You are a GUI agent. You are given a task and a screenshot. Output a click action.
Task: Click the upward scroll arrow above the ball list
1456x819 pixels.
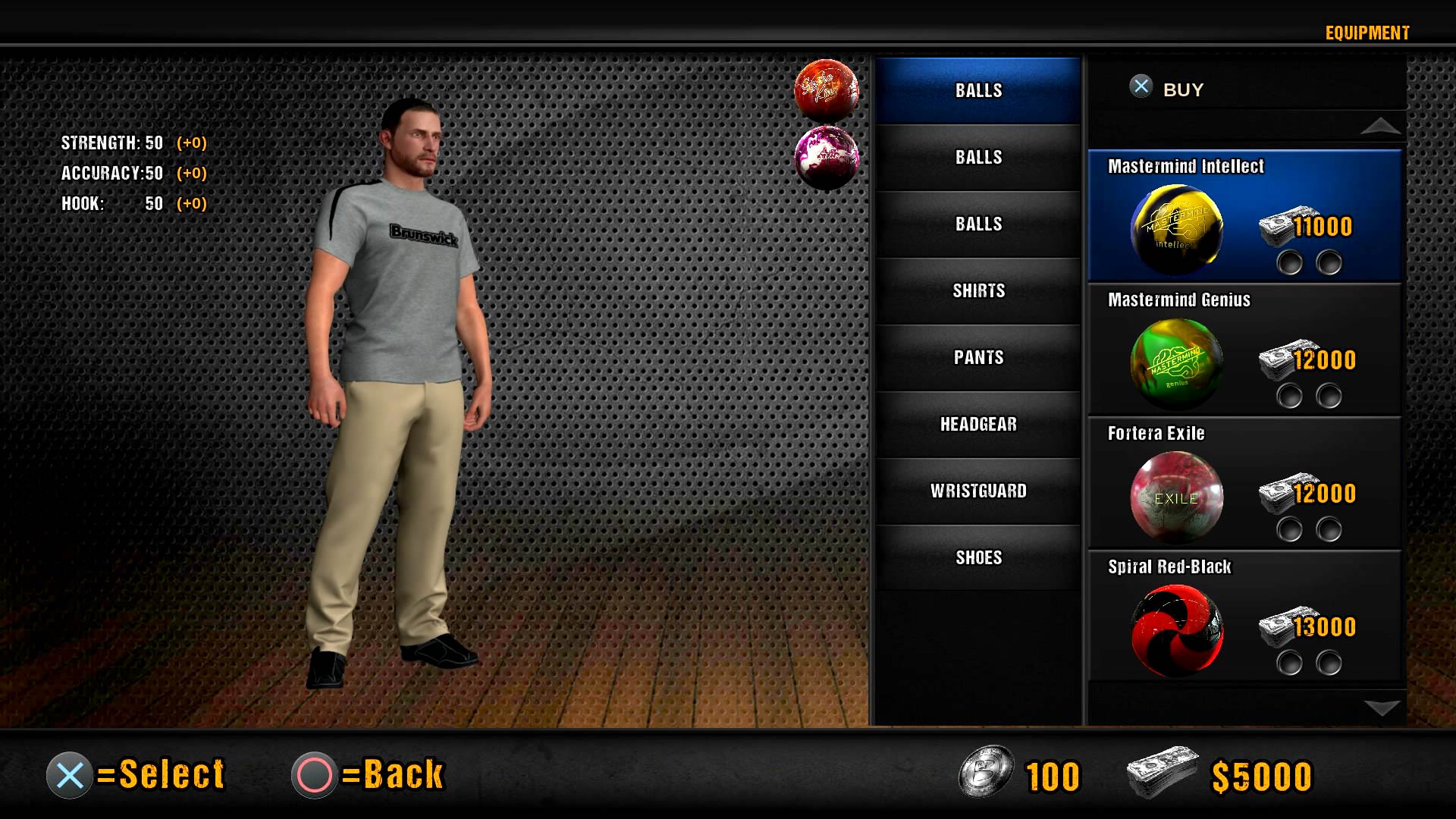click(x=1382, y=129)
